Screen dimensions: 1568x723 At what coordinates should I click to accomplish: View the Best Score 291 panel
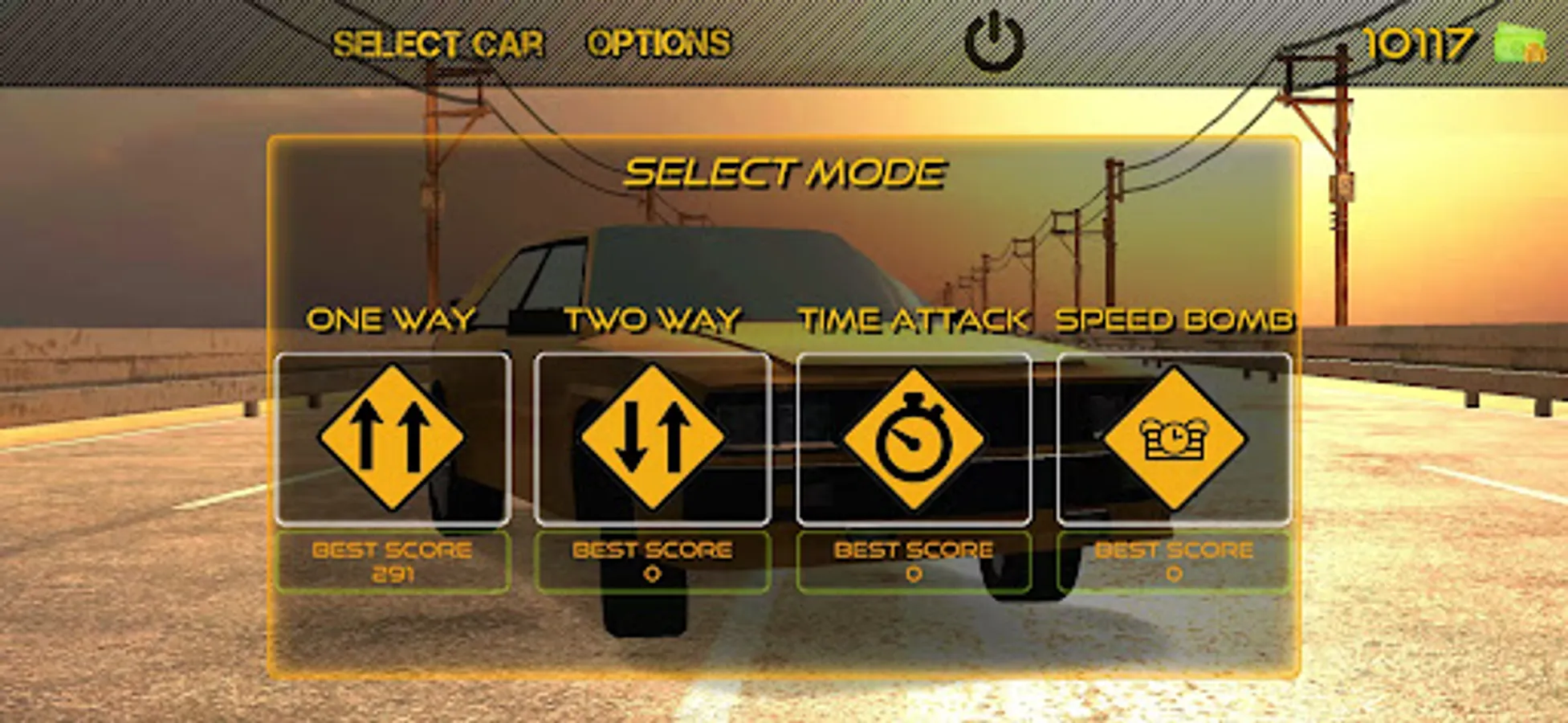coord(393,561)
